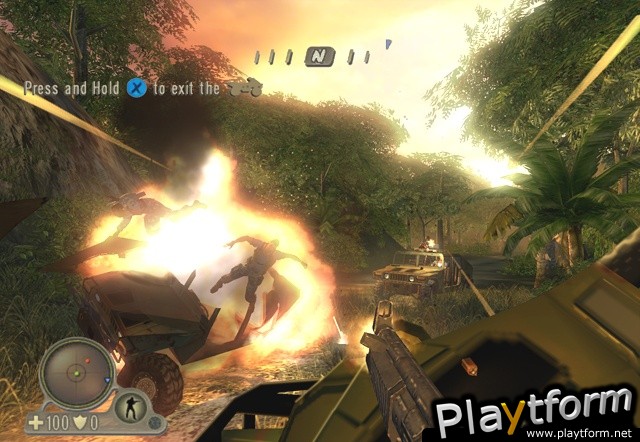Click the red enemy blip on radar
Screen dimensions: 640x442
[x=87, y=358]
